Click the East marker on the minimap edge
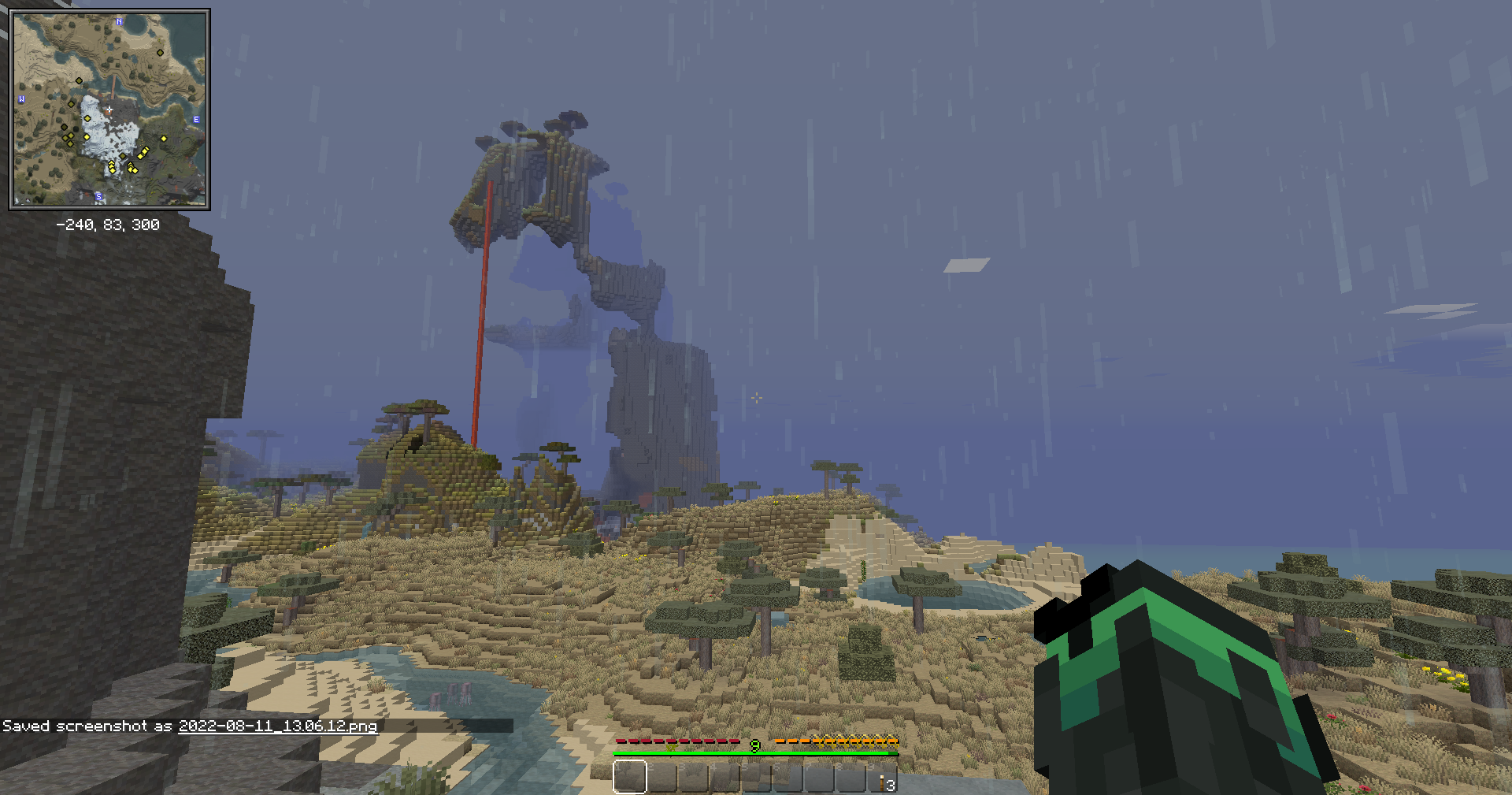Screen dimensions: 1512x795 click(x=196, y=120)
